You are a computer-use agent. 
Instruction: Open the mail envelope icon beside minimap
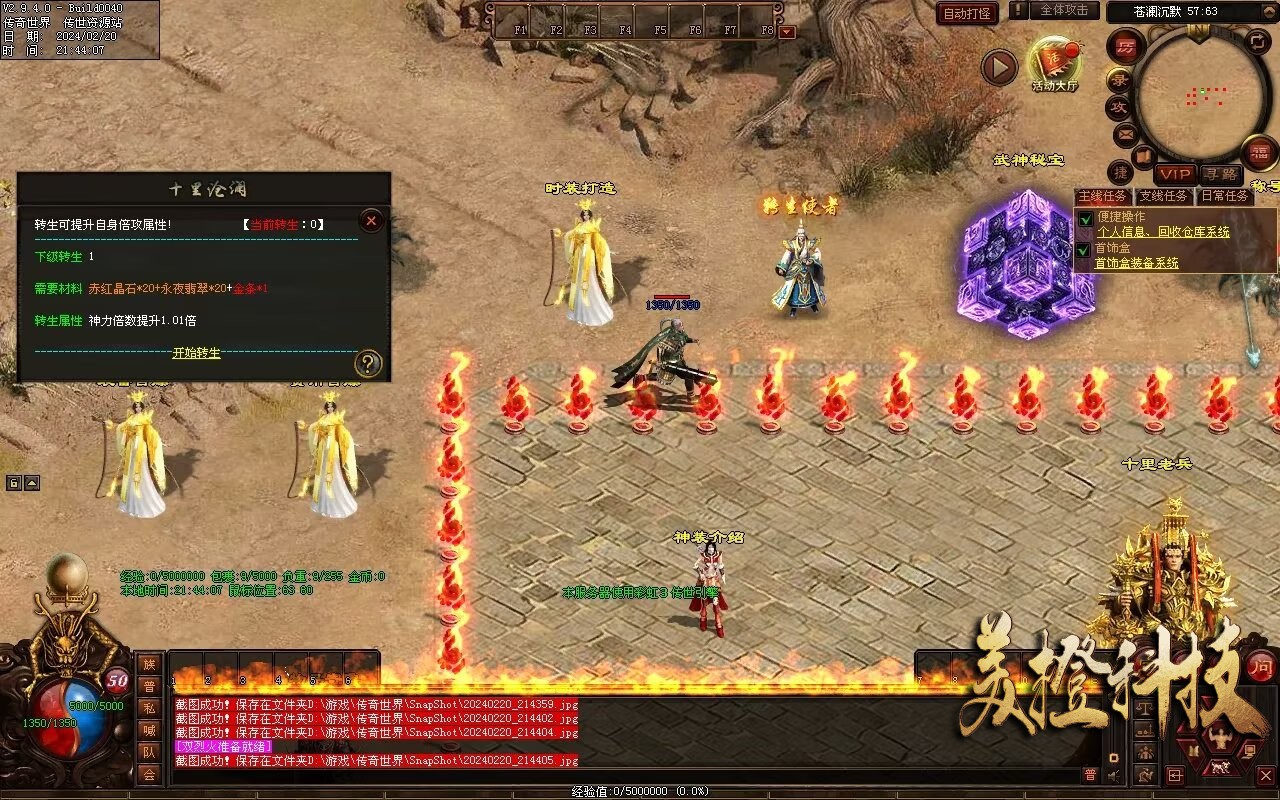click(1125, 133)
